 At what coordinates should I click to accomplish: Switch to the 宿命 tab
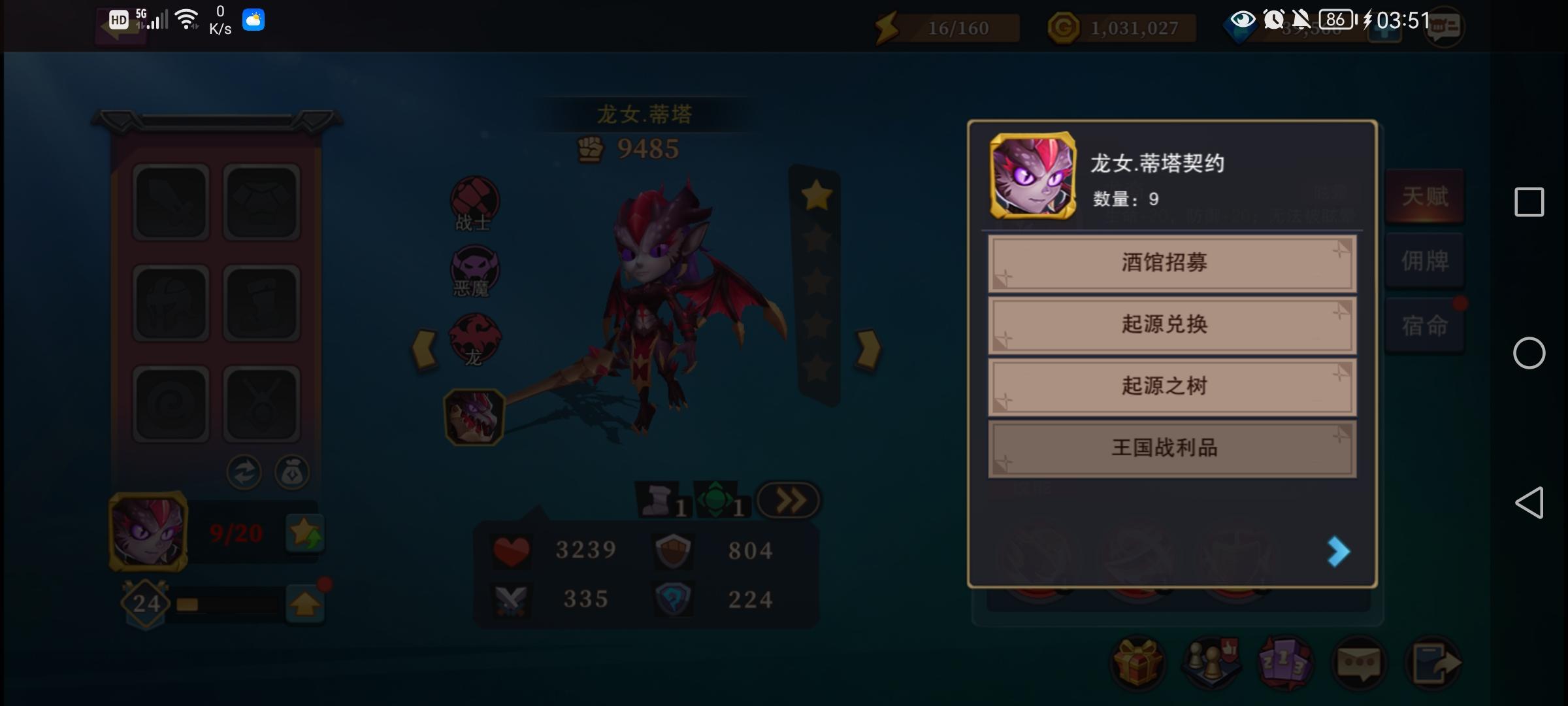(1425, 325)
